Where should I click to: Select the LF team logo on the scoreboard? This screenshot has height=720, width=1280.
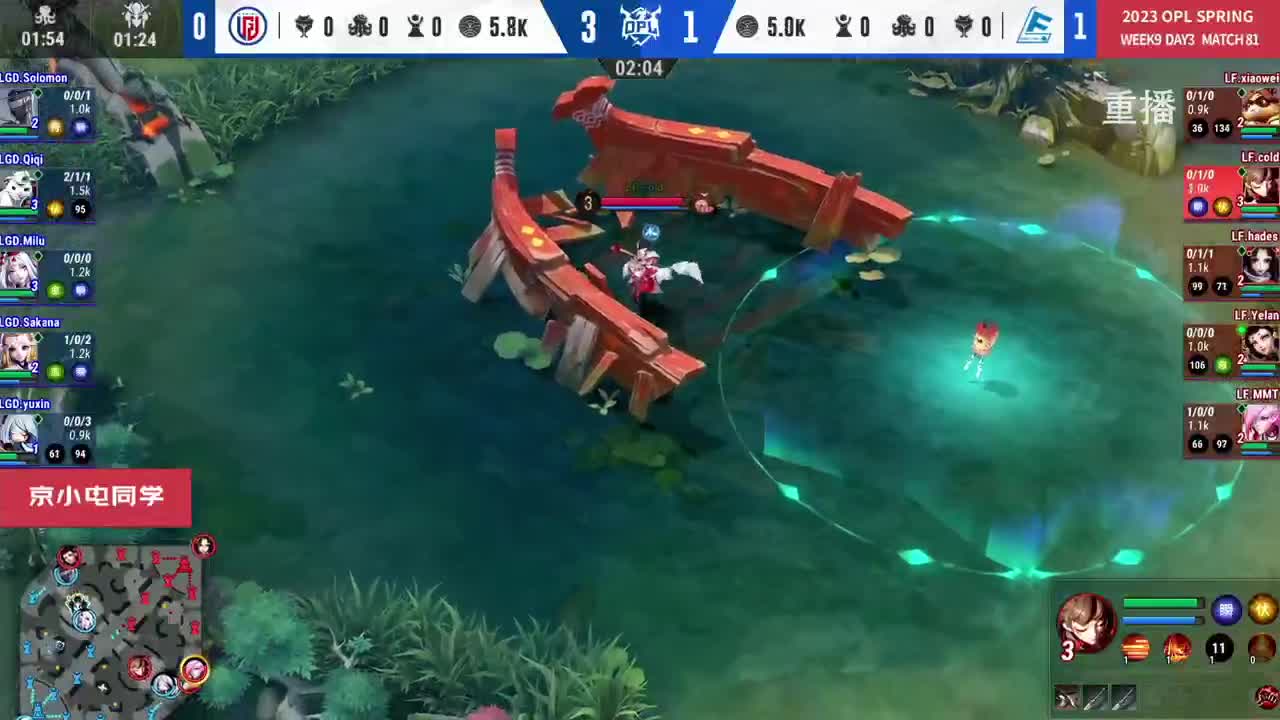tap(1036, 27)
